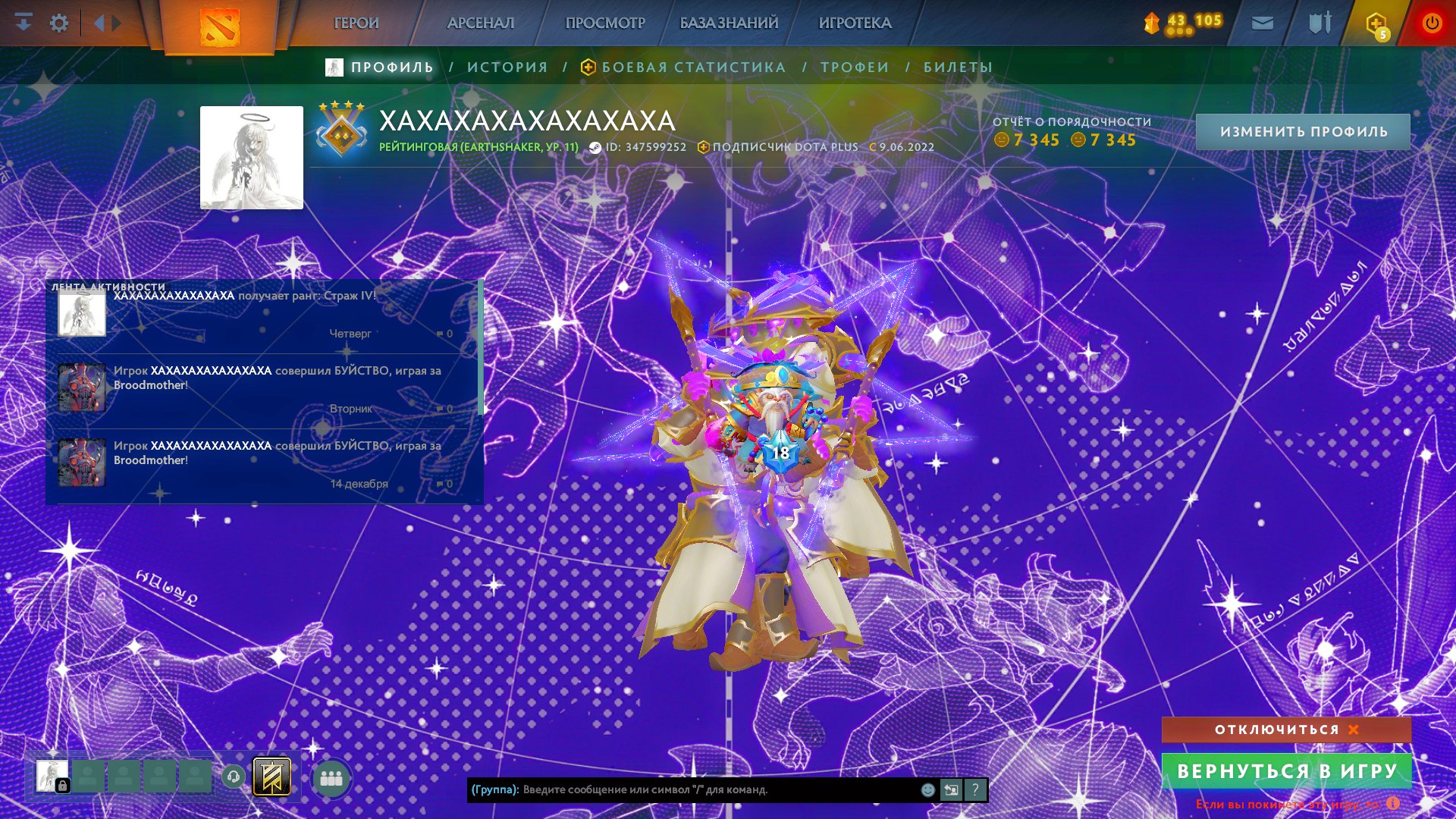Toggle the party lobby lock on avatar slot
Screen dimensions: 1456x819
pos(61,785)
